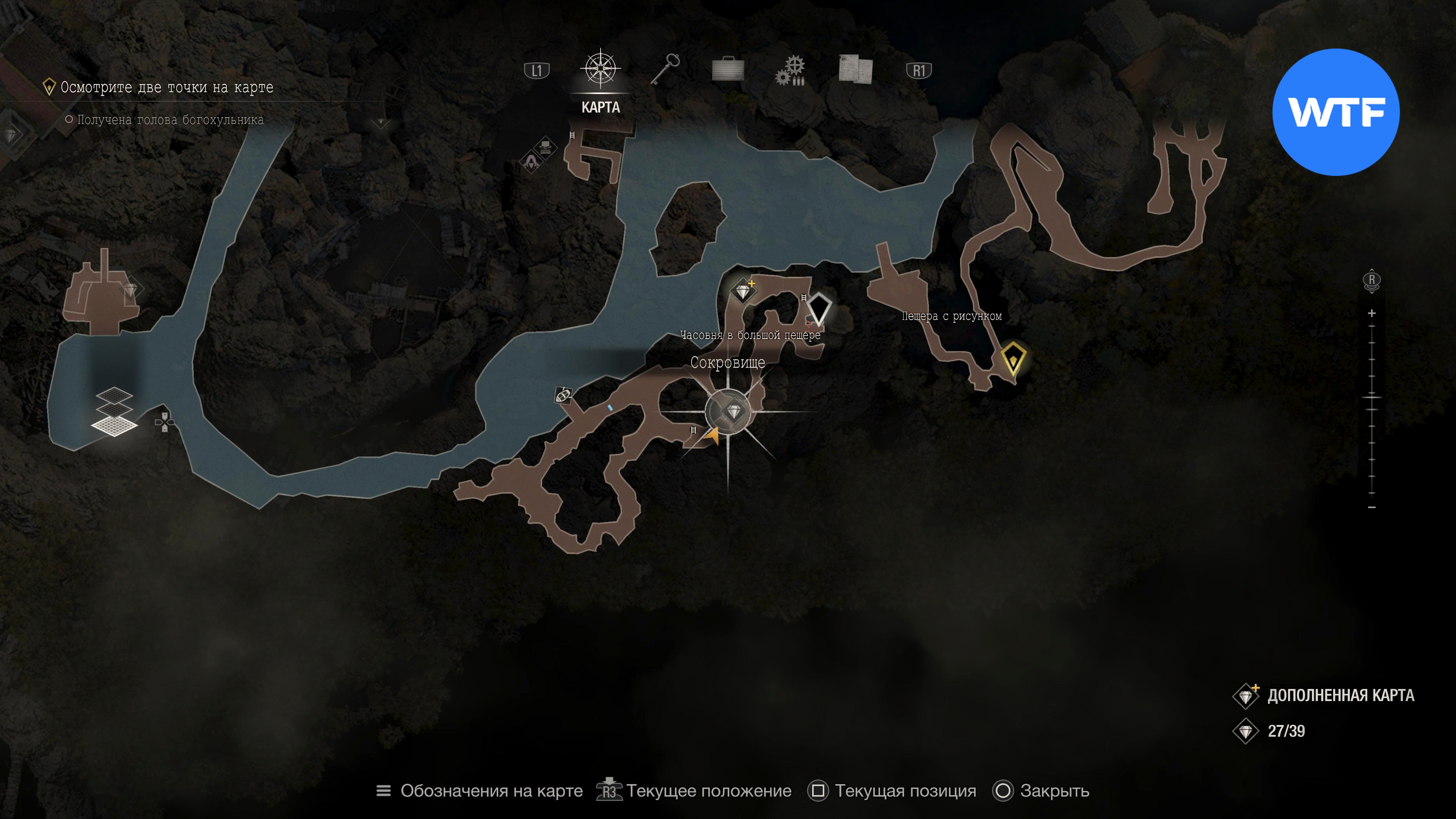The width and height of the screenshot is (1456, 819).
Task: Zoom in with the plus map control
Action: pyautogui.click(x=1372, y=313)
